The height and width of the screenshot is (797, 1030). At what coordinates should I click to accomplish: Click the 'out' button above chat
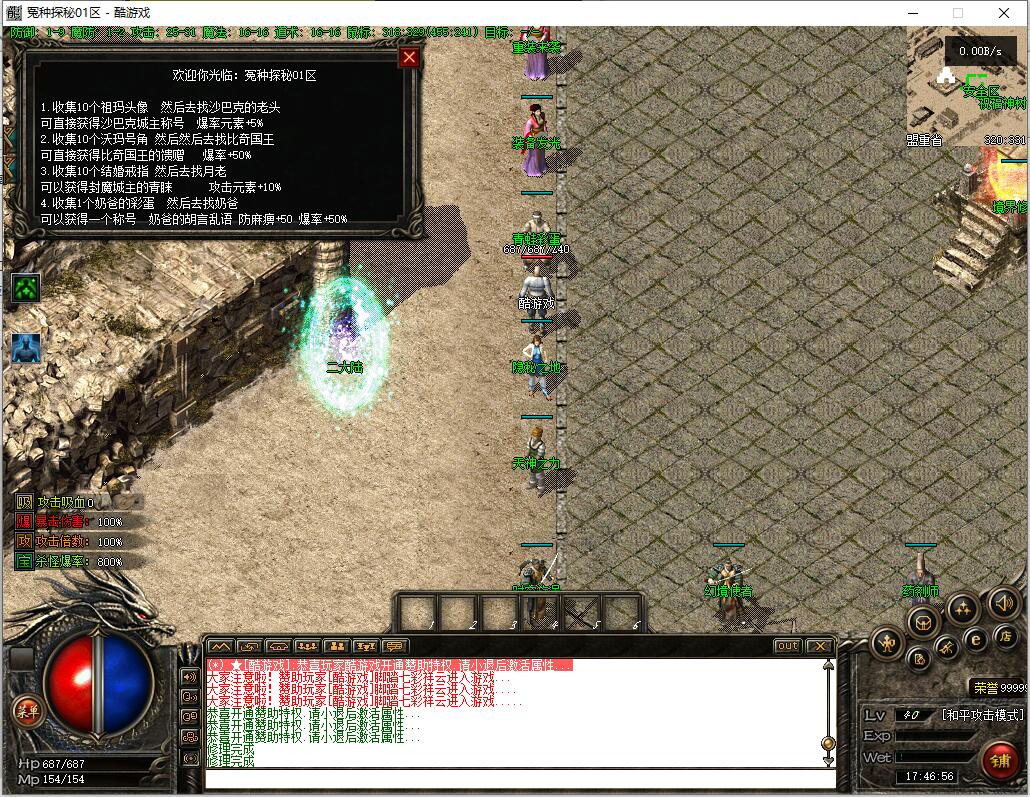788,646
